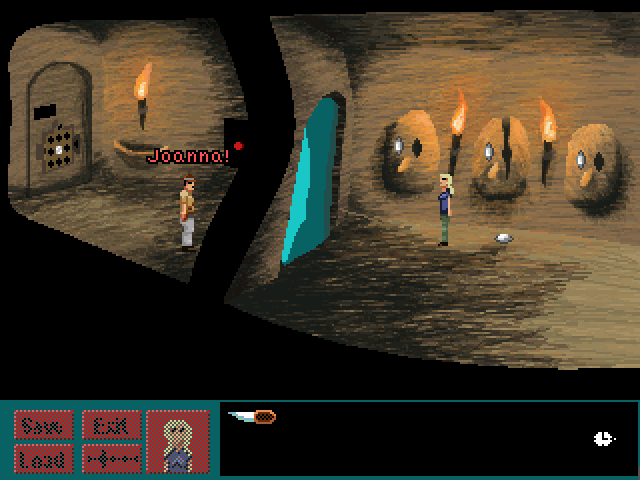The width and height of the screenshot is (640, 480).
Task: Pick the knife from the inventory
Action: click(x=253, y=416)
